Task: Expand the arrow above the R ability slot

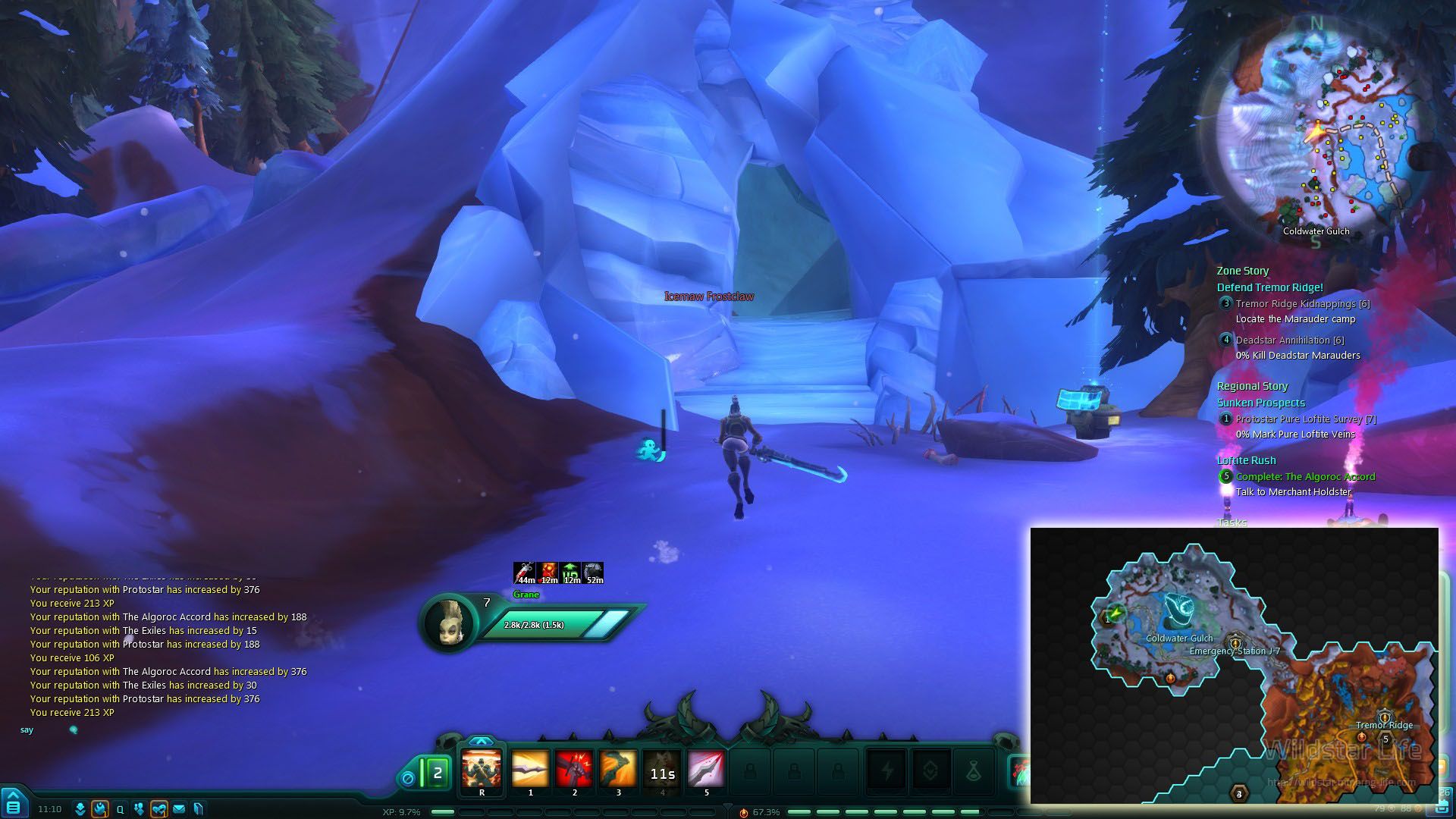Action: click(x=481, y=741)
